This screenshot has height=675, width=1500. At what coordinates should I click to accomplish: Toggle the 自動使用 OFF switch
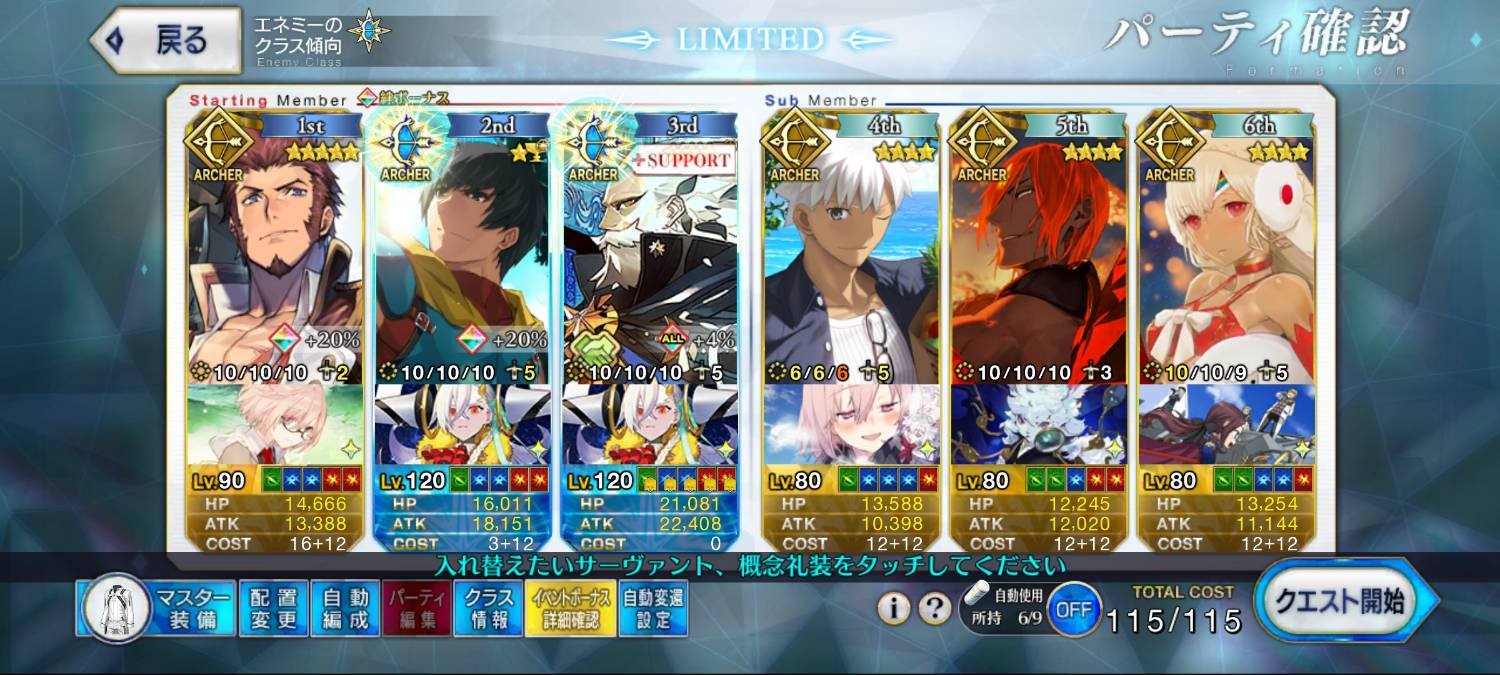[x=1074, y=609]
